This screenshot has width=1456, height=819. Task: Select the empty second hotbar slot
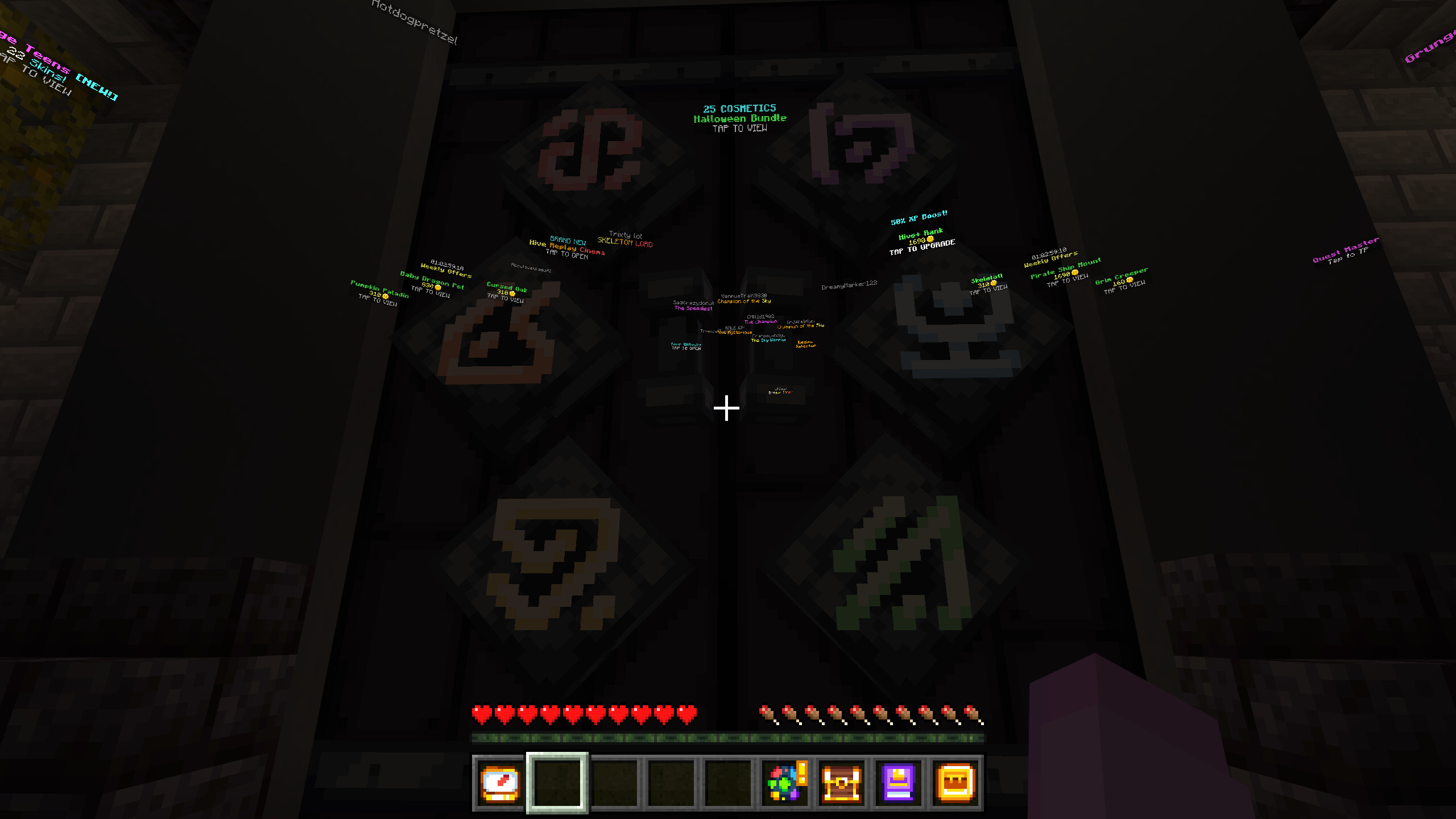[557, 782]
